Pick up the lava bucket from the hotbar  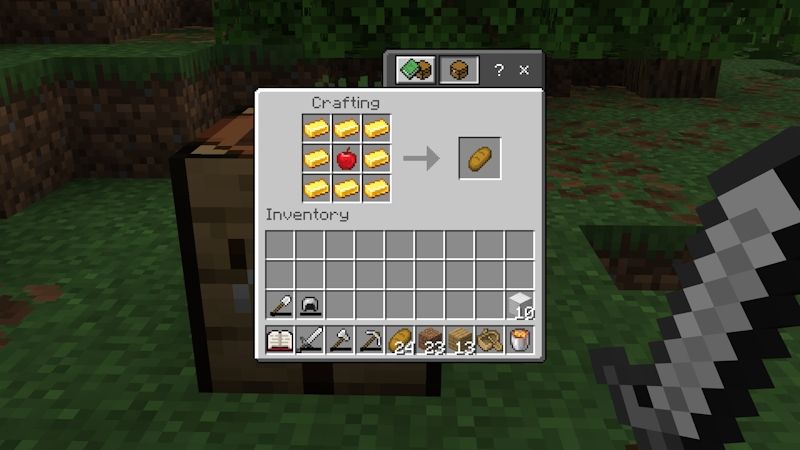(519, 340)
